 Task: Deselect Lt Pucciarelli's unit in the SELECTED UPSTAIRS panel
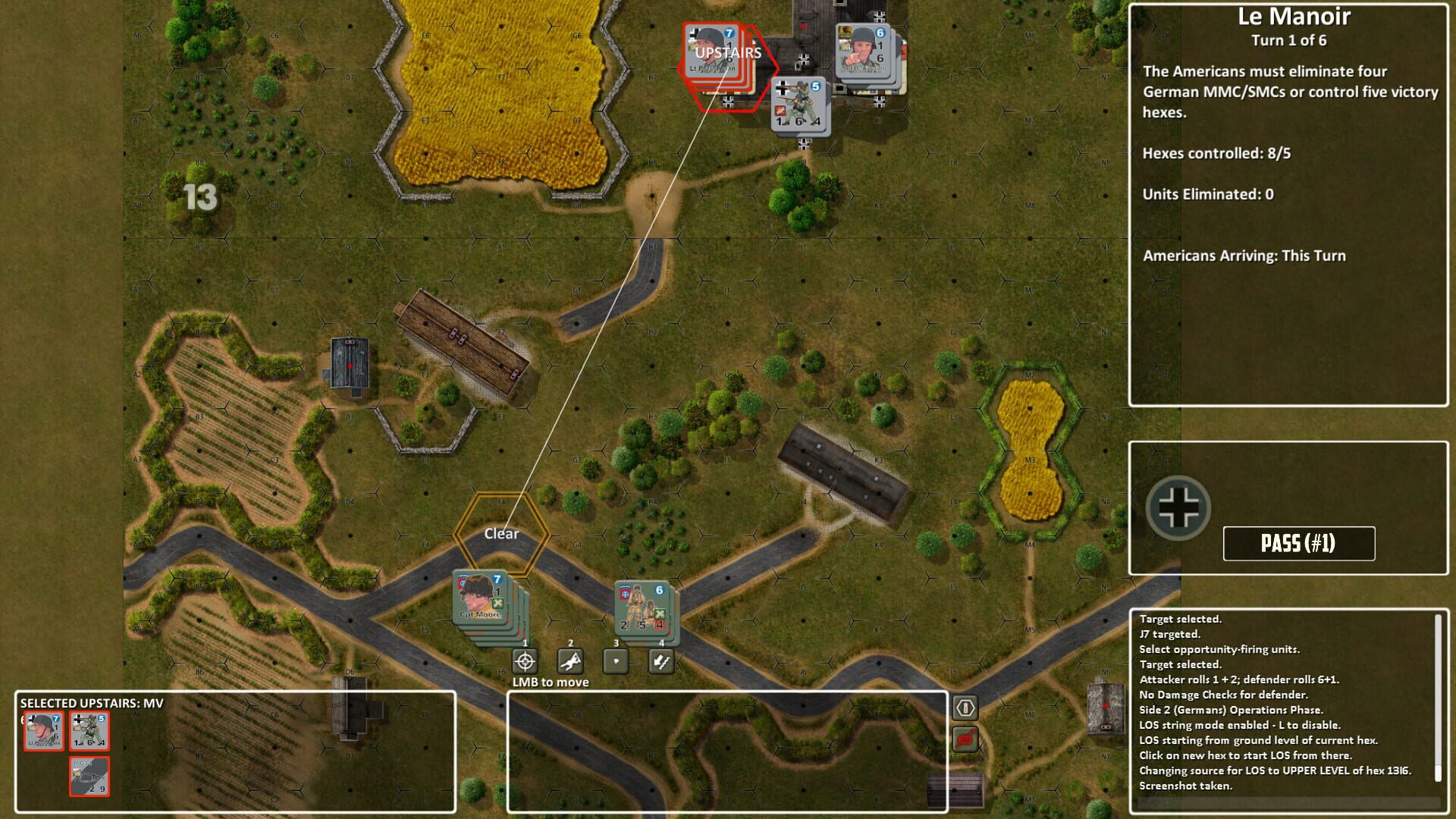click(43, 730)
